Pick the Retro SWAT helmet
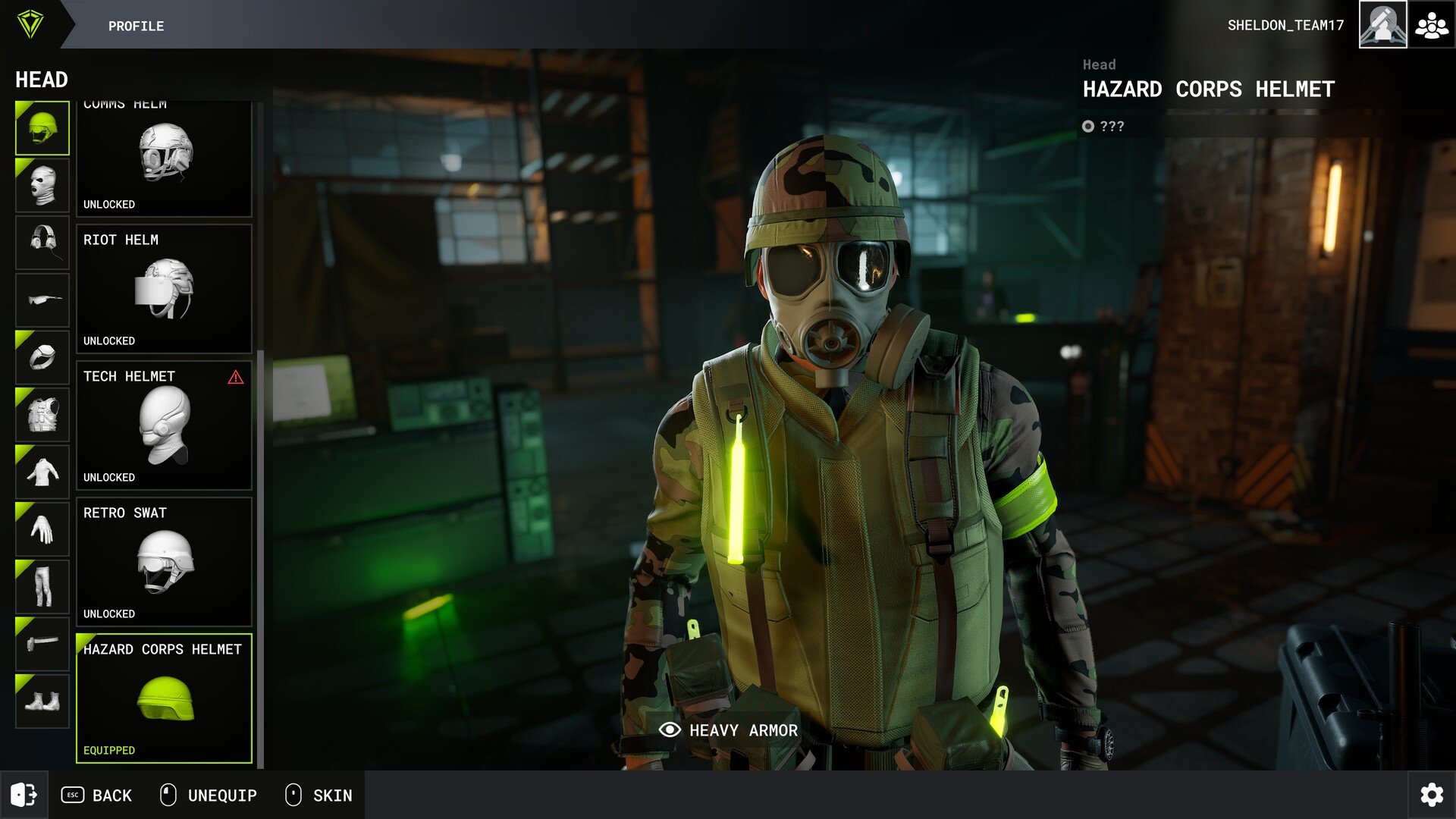The height and width of the screenshot is (819, 1456). (x=164, y=562)
